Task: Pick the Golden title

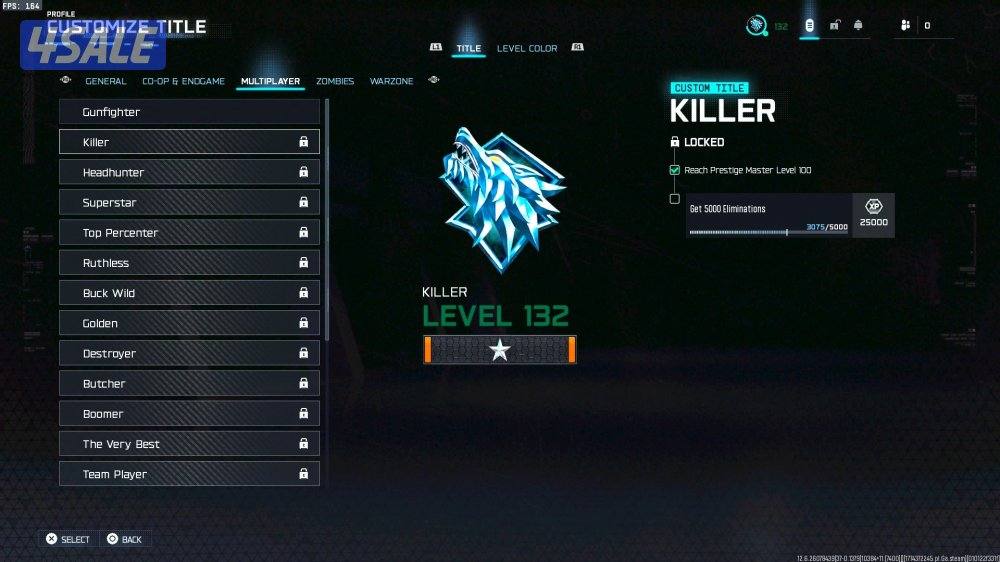Action: pyautogui.click(x=189, y=323)
